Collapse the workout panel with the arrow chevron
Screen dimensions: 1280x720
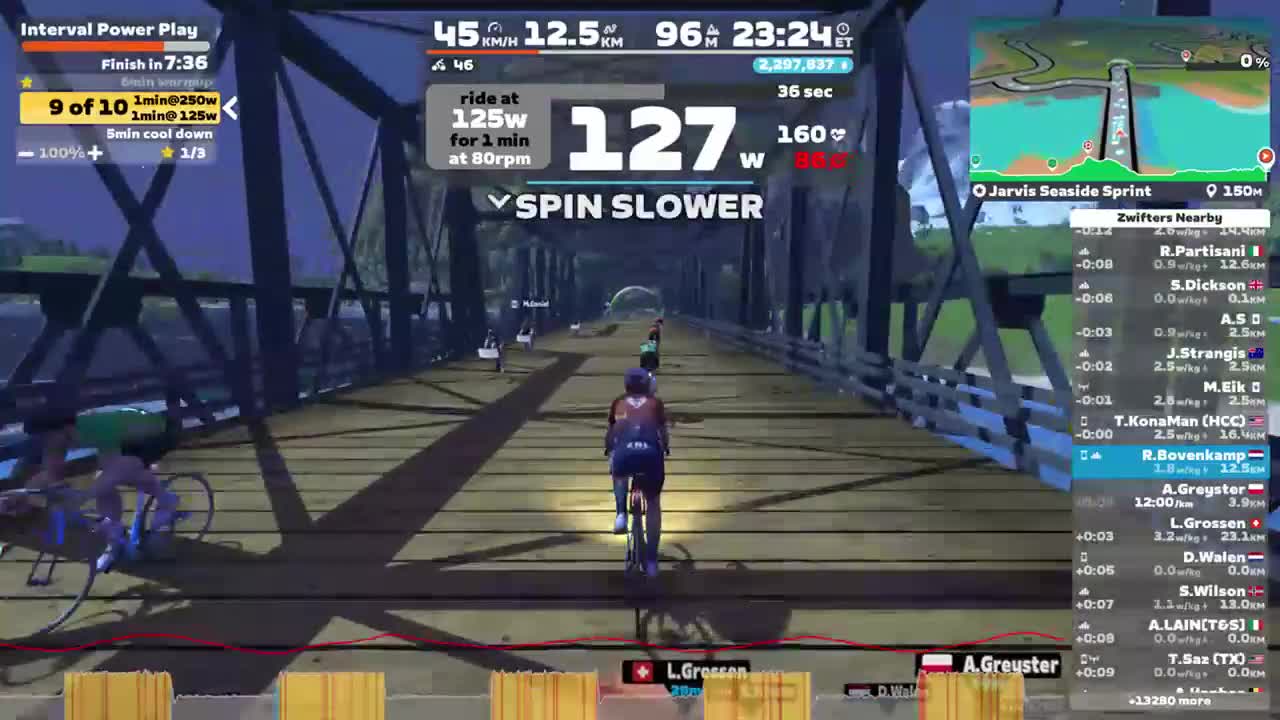(x=229, y=109)
